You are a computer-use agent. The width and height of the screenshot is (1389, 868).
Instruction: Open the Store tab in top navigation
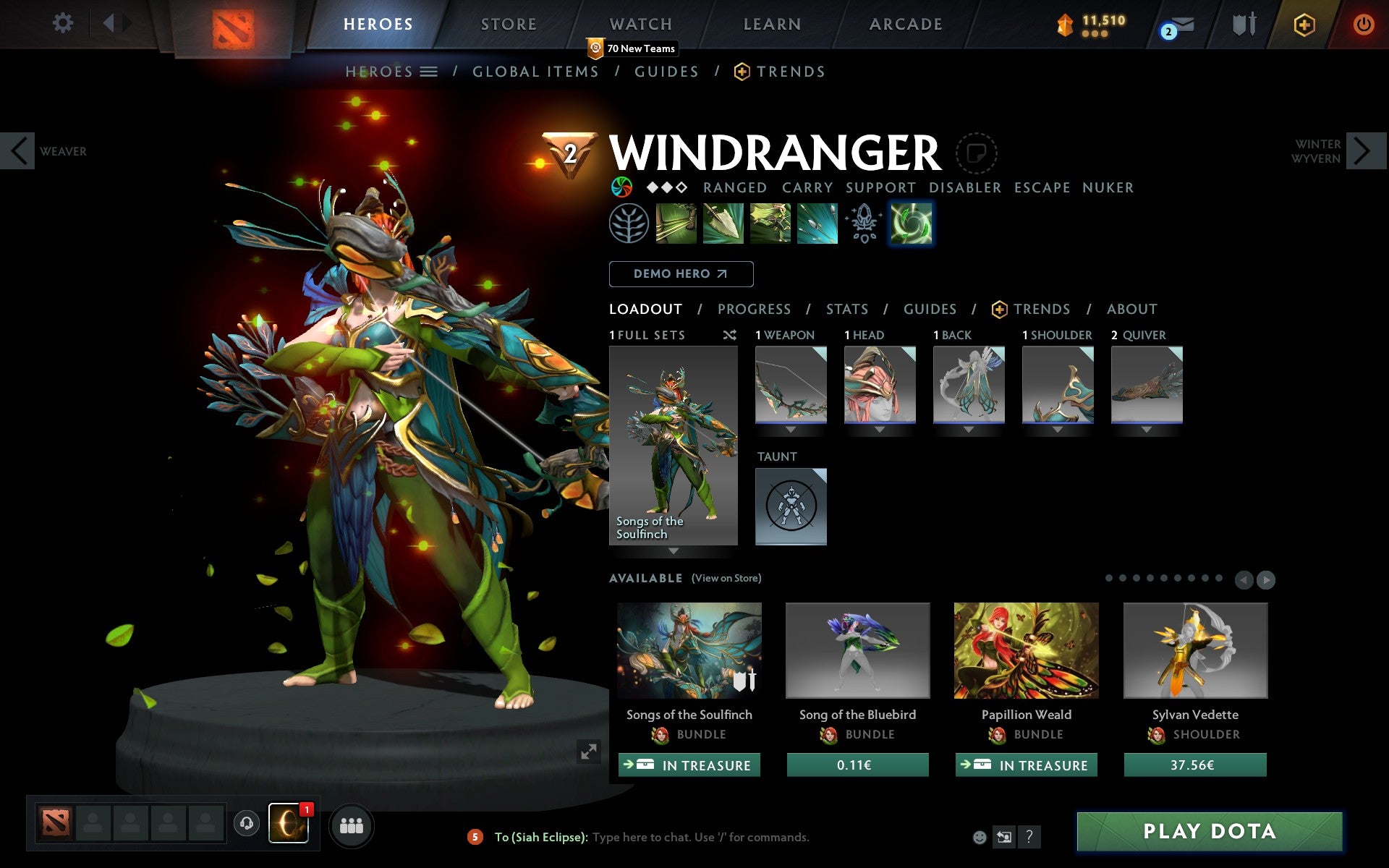point(509,25)
